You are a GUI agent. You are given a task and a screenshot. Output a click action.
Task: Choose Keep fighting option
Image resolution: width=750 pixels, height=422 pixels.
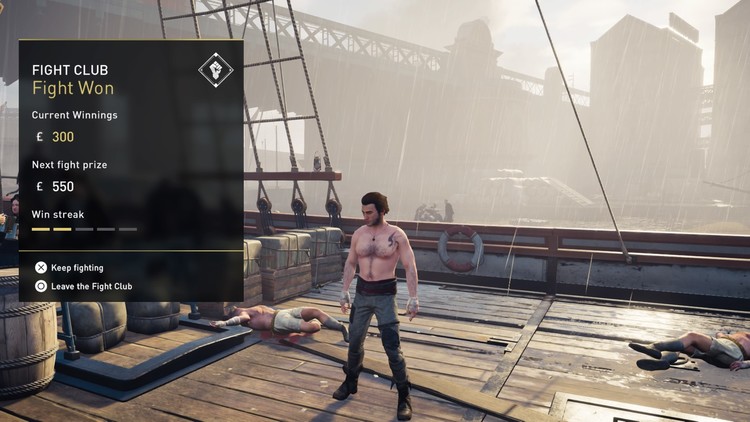pos(76,268)
